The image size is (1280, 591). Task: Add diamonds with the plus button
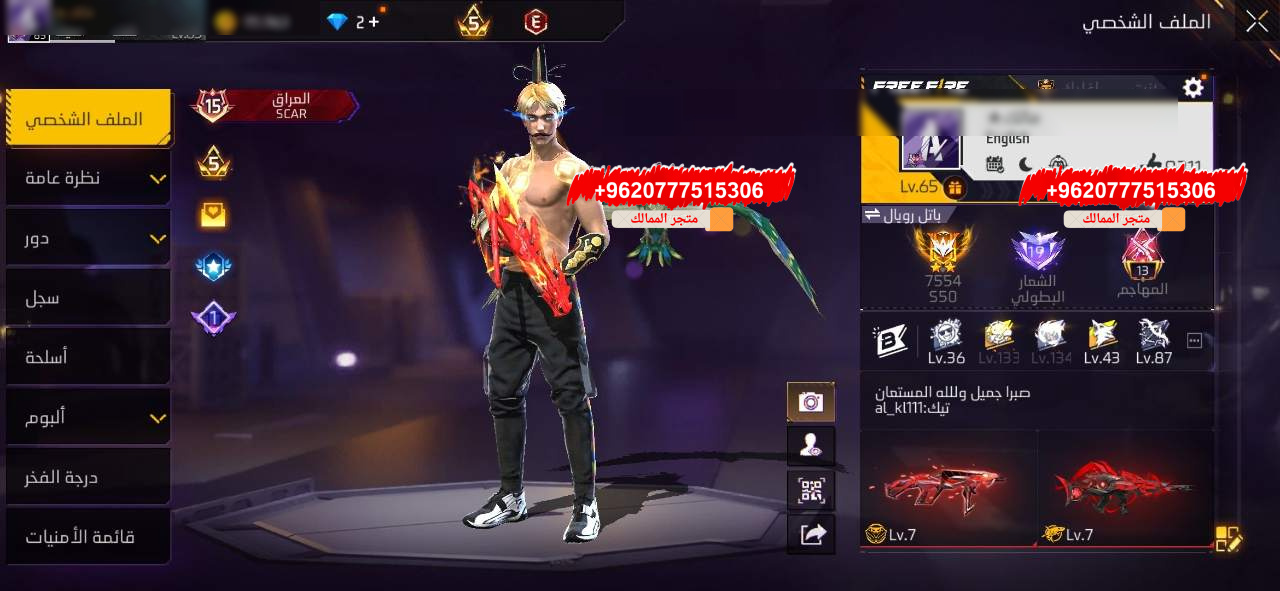(x=374, y=21)
